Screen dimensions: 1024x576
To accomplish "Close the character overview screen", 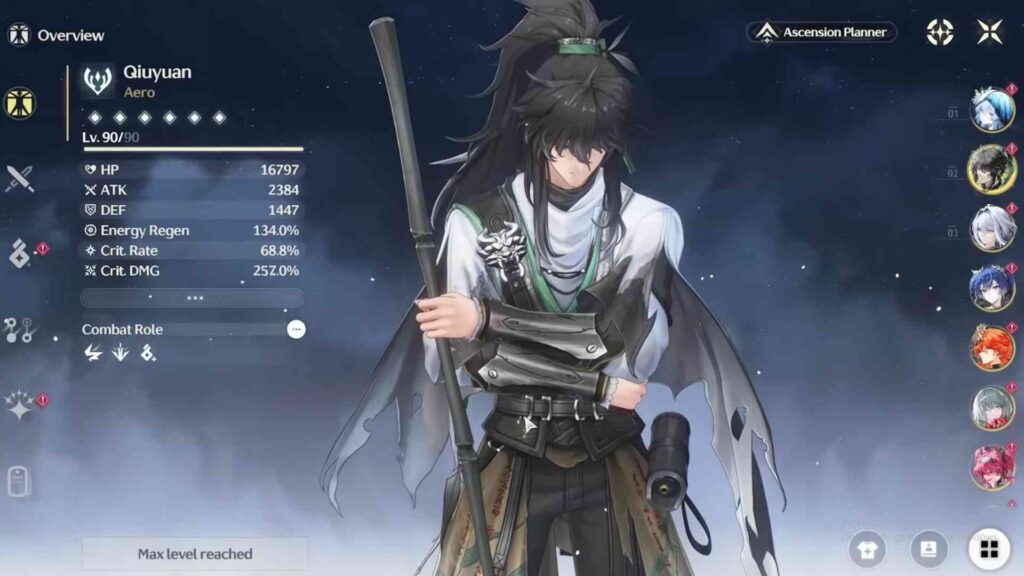I will [989, 32].
